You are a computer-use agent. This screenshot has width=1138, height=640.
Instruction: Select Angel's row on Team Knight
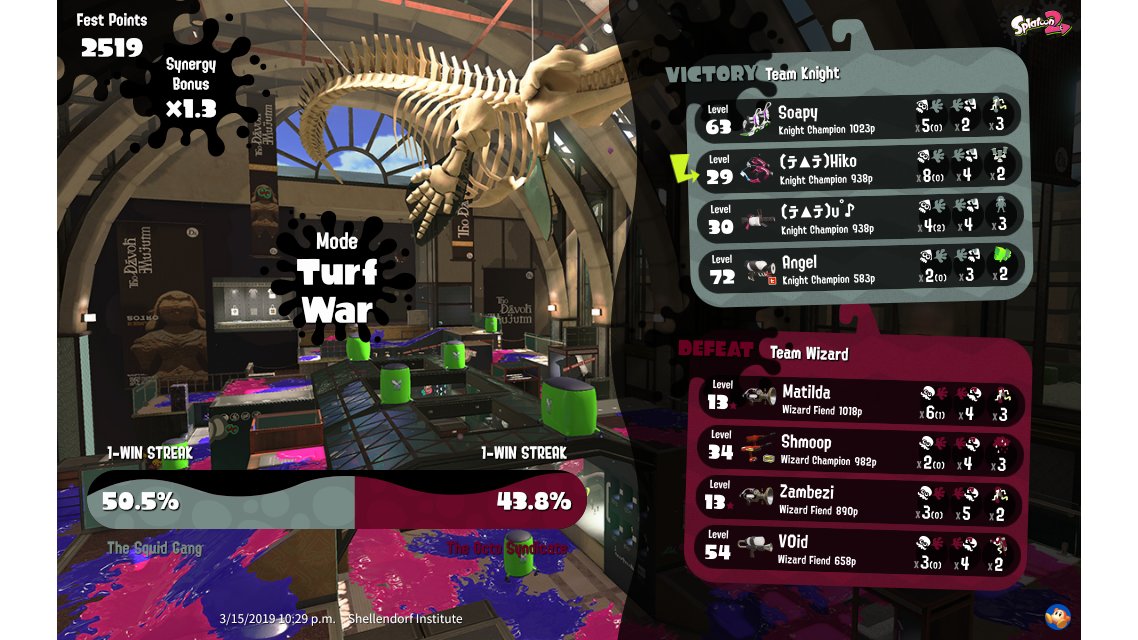coord(860,268)
